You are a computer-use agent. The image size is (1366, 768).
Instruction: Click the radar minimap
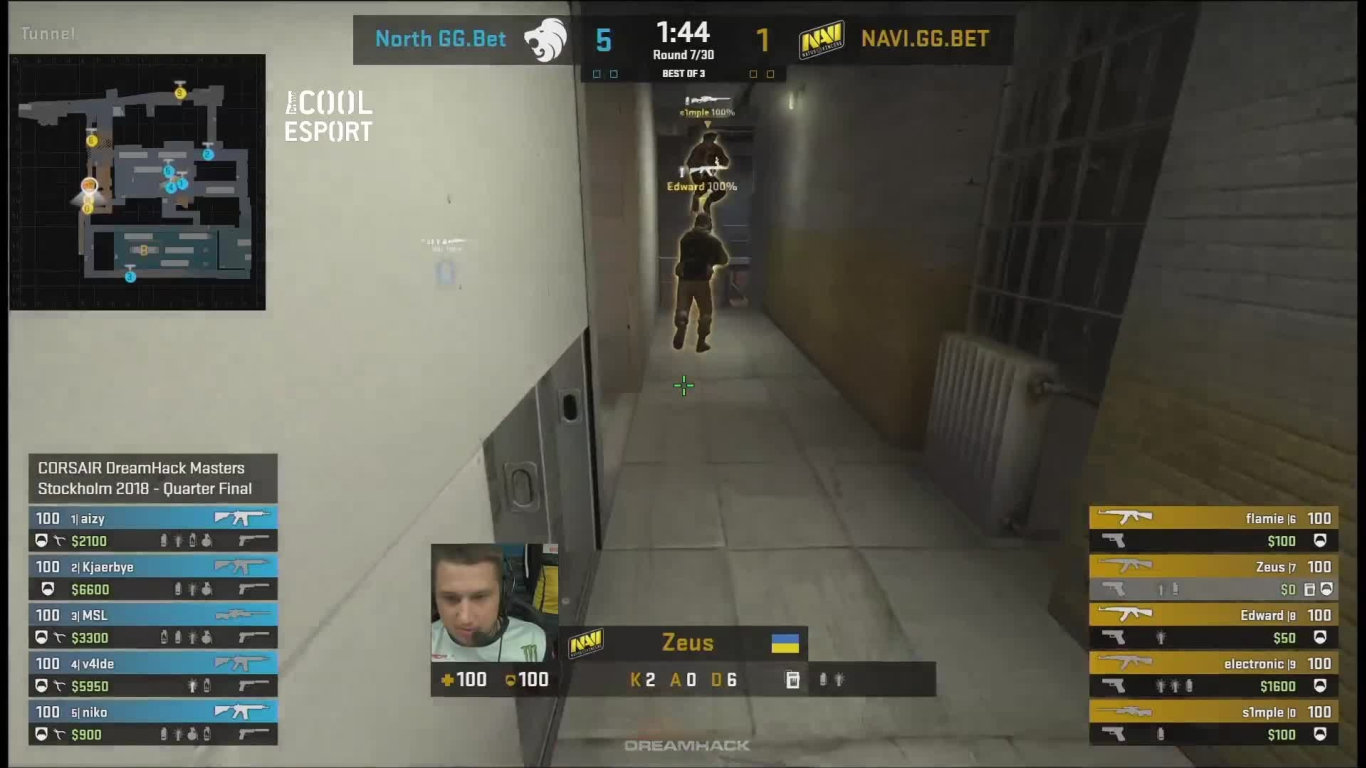pos(137,182)
